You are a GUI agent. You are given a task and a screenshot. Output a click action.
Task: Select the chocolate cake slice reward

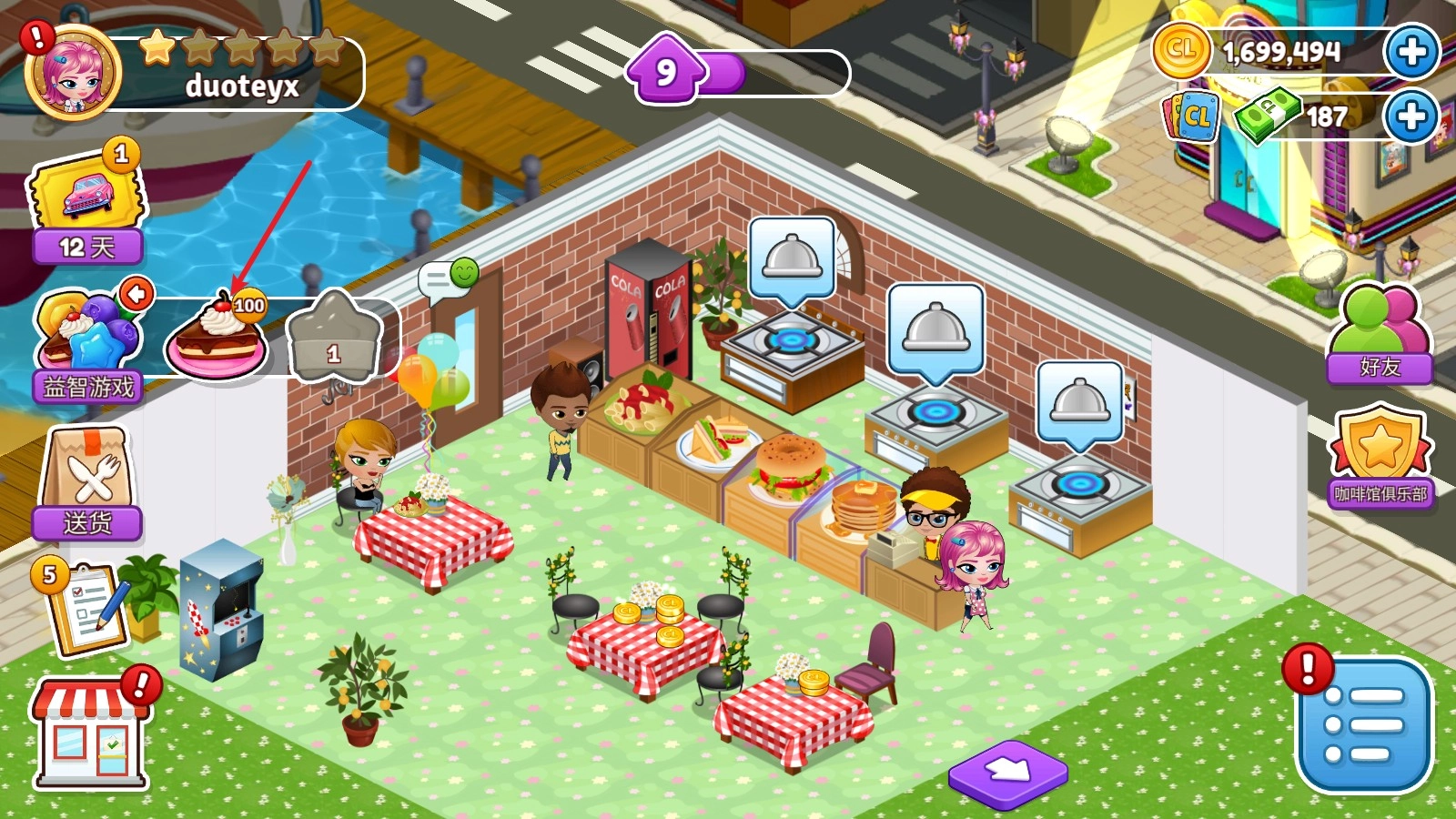(x=217, y=339)
